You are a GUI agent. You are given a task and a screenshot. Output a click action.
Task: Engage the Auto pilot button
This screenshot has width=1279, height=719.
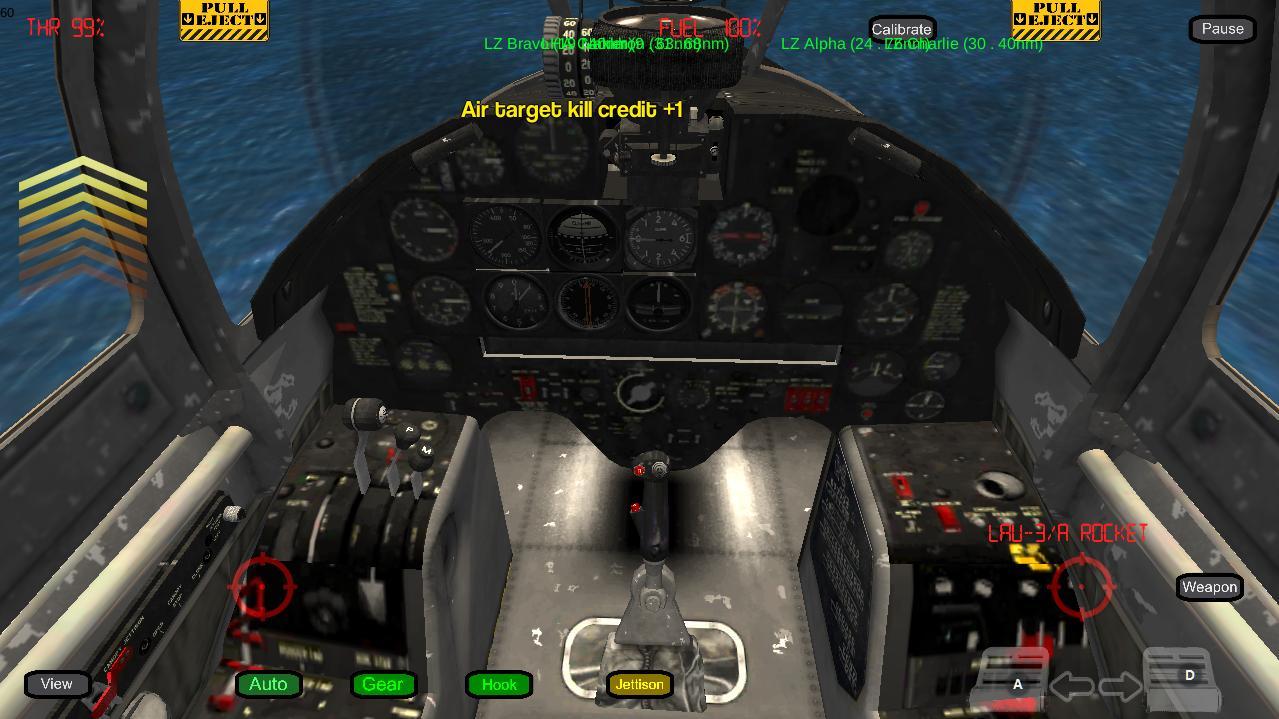(268, 684)
